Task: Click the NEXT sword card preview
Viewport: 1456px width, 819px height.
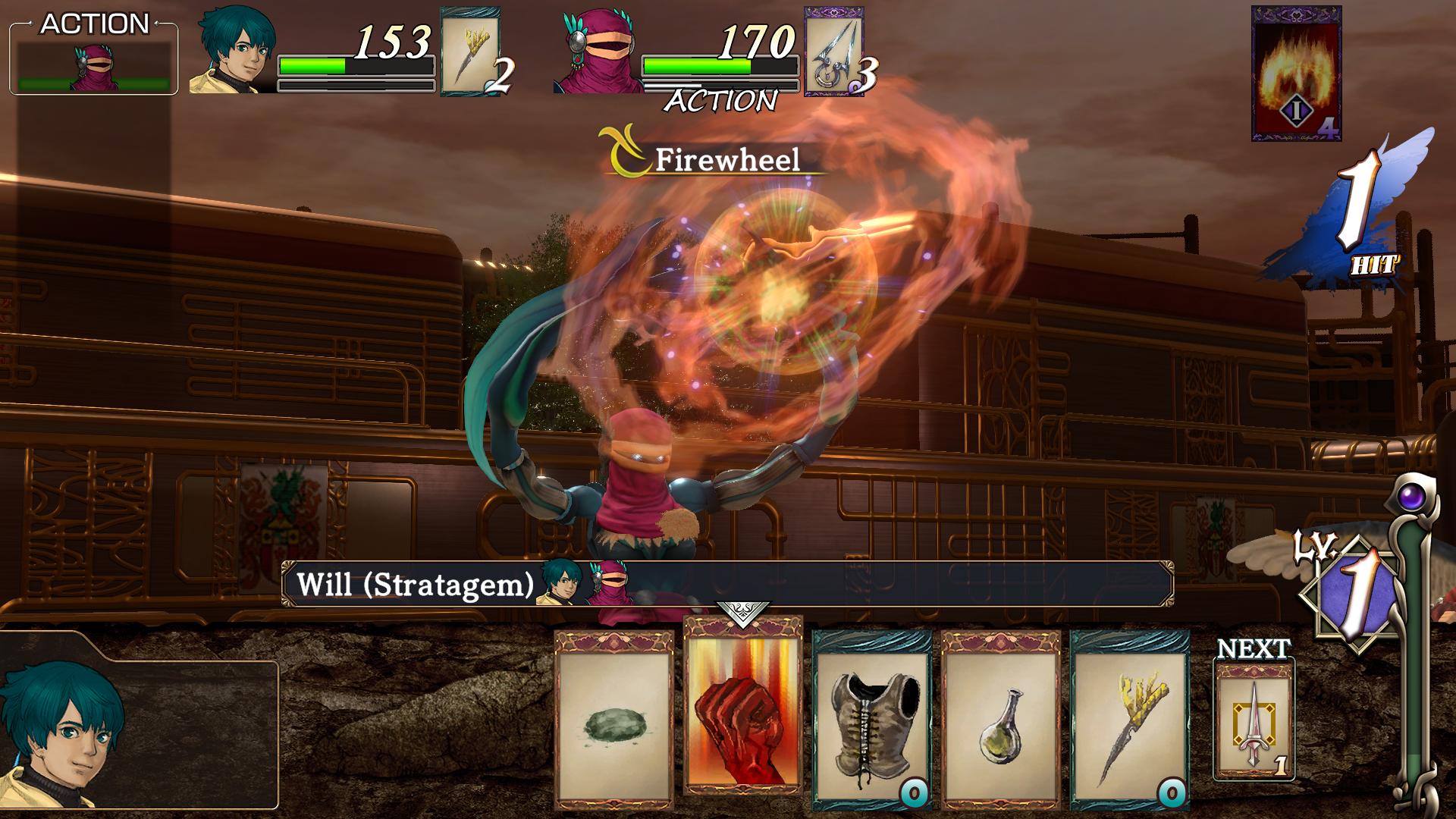Action: (x=1254, y=719)
